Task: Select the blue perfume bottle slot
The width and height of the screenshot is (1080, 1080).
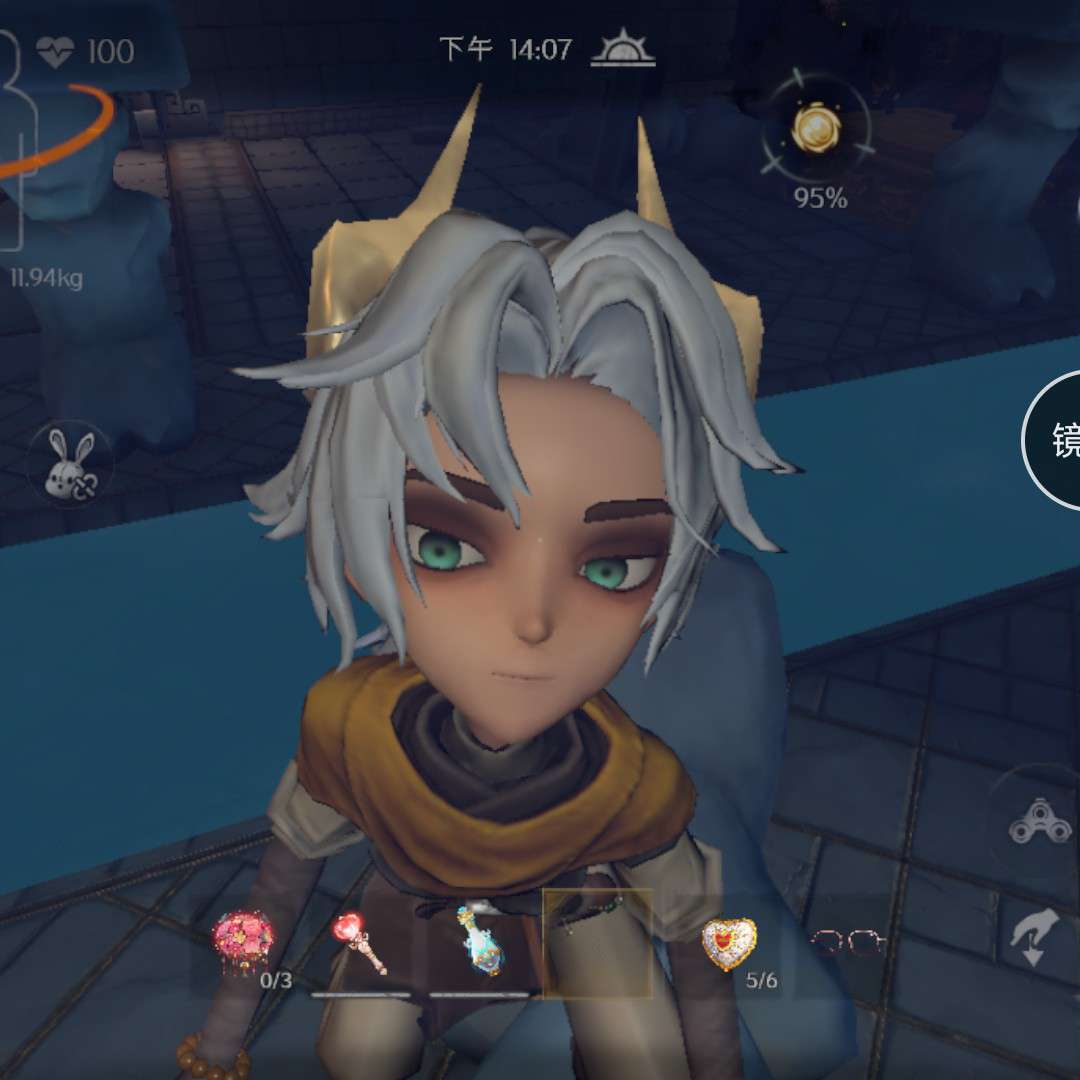Action: coord(479,942)
